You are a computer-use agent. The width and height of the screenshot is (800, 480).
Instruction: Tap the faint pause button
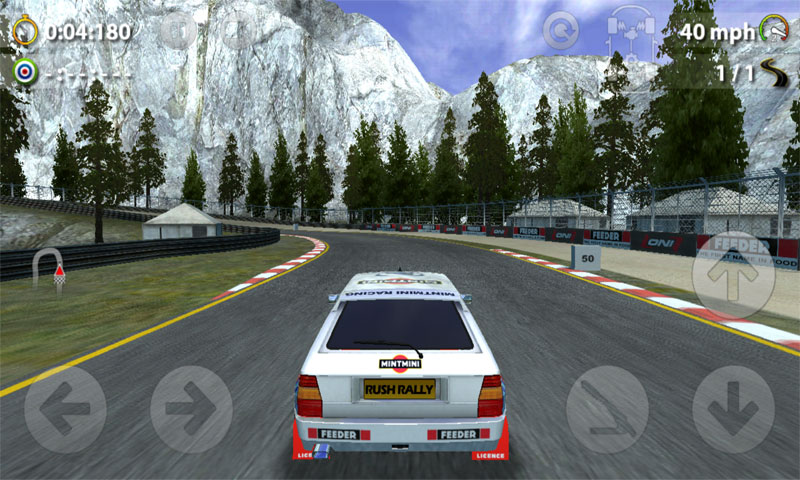click(178, 31)
